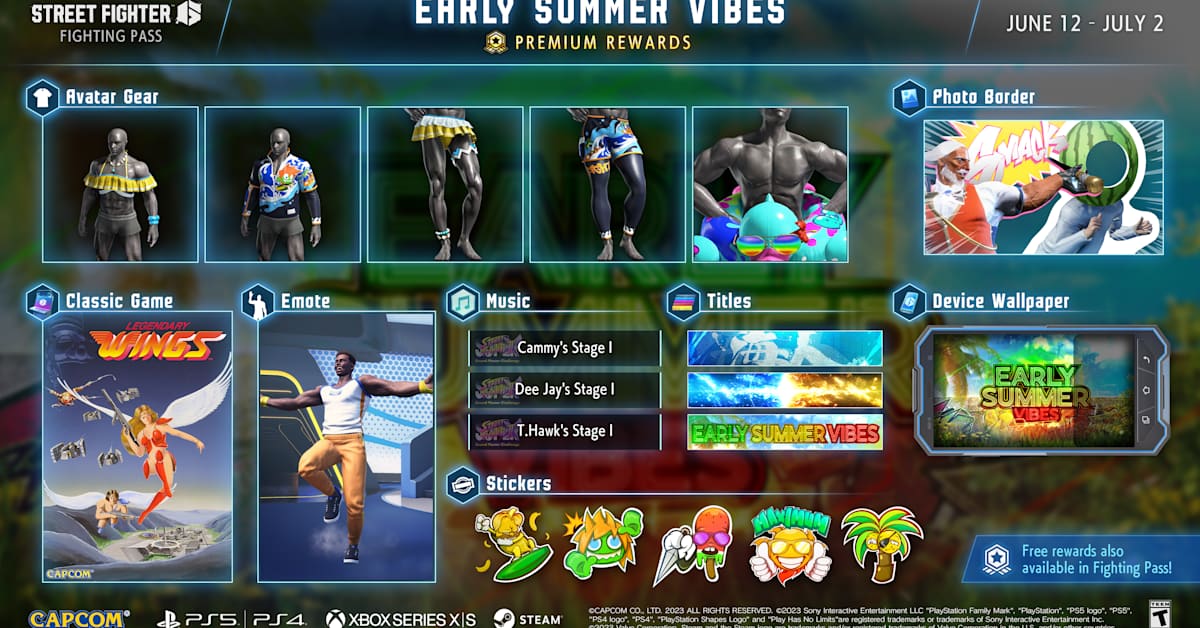
Task: Open the watermelon smack photo border
Action: (x=1043, y=187)
